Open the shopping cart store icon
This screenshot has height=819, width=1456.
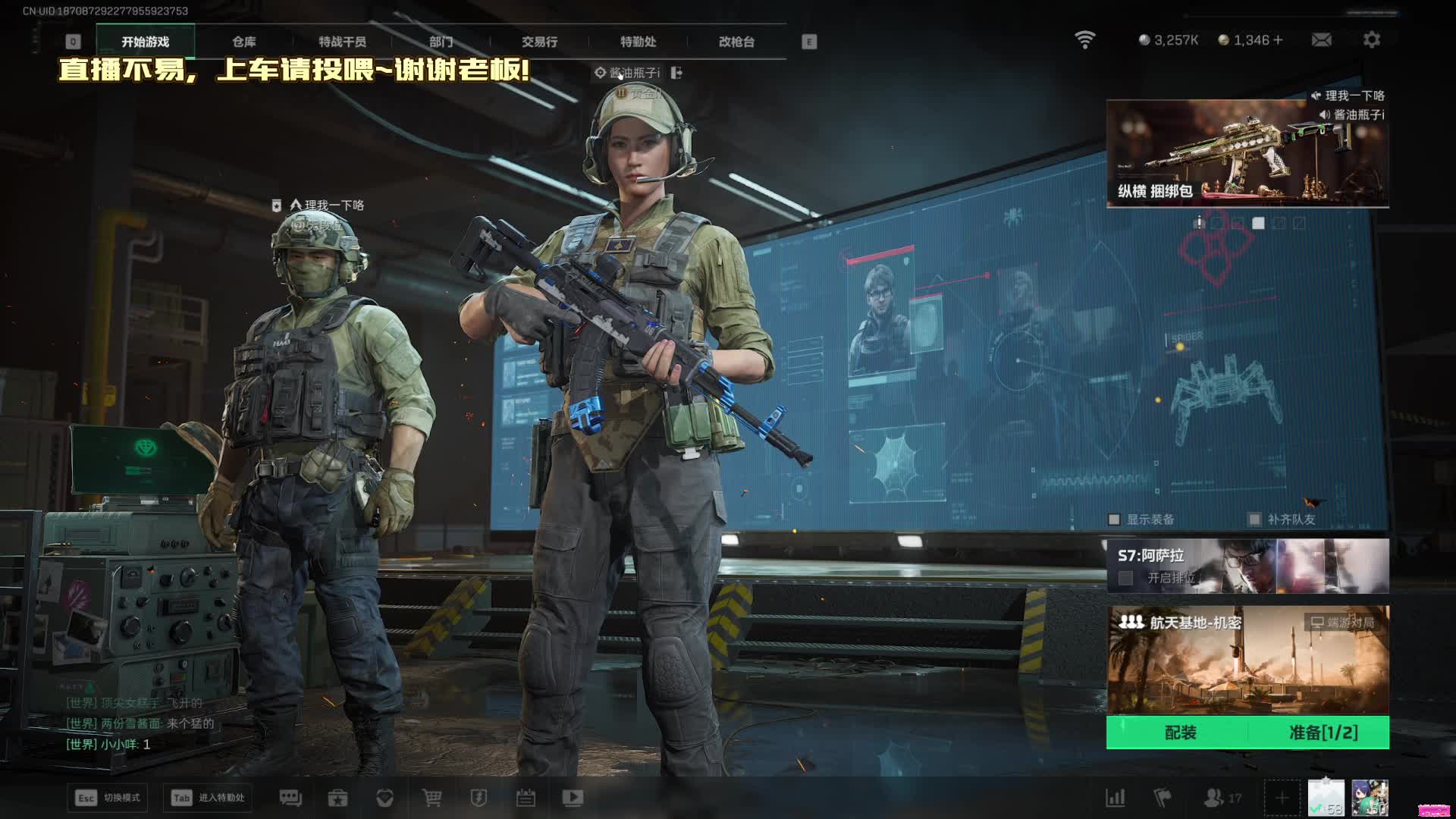click(x=431, y=798)
